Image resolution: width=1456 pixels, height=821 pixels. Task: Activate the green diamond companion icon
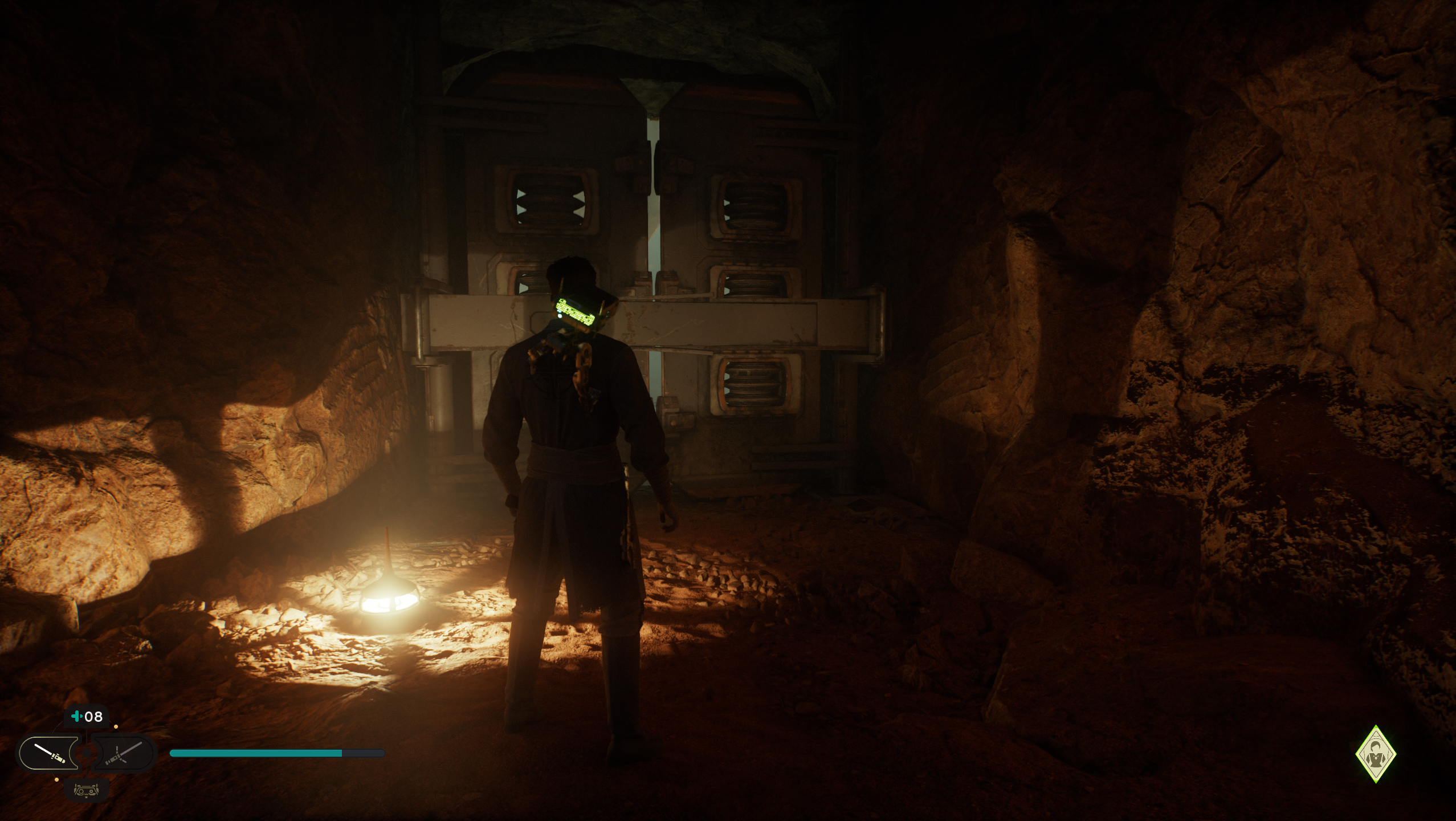[1376, 754]
